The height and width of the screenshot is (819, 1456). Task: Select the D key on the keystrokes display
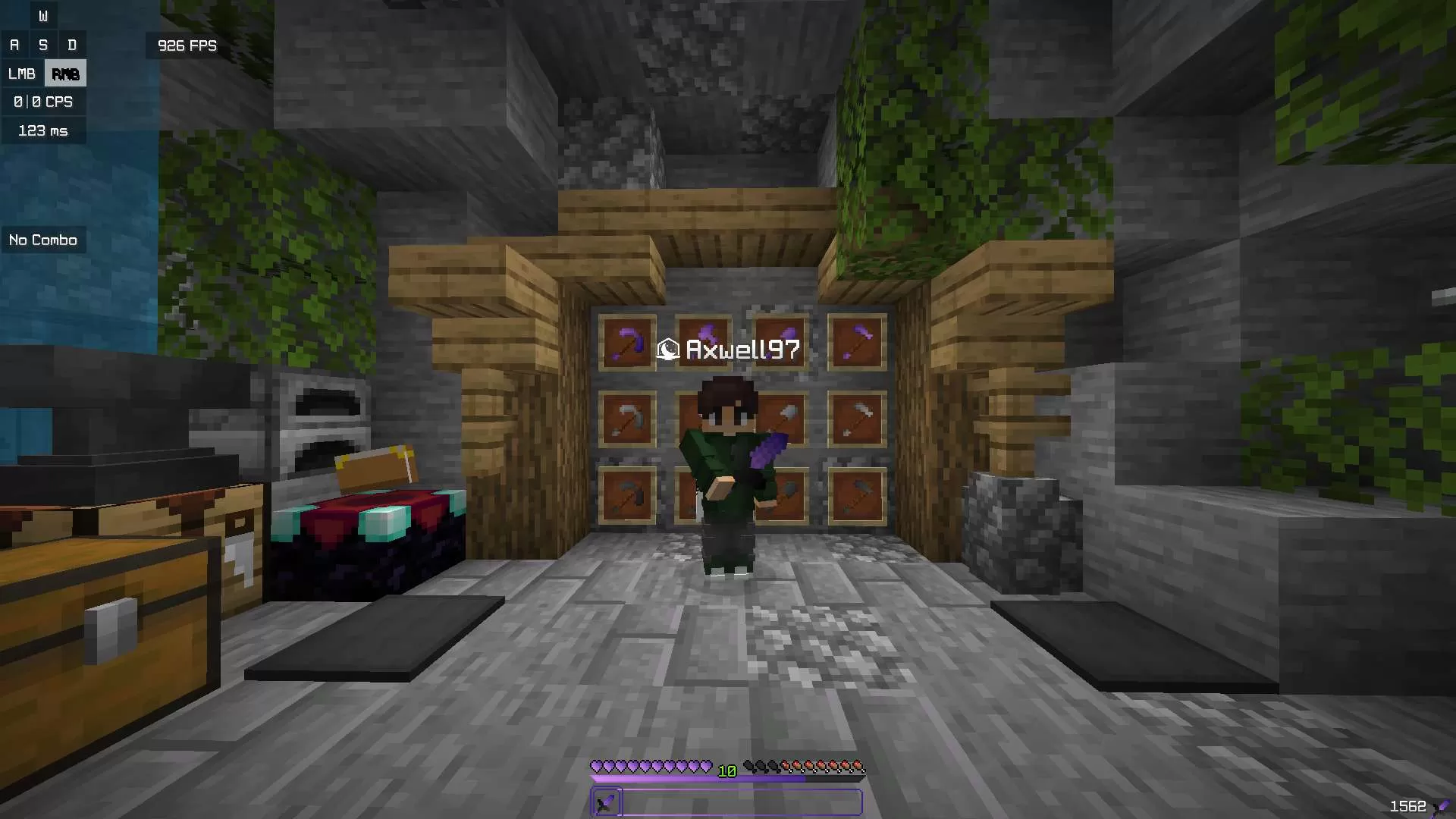tap(72, 44)
